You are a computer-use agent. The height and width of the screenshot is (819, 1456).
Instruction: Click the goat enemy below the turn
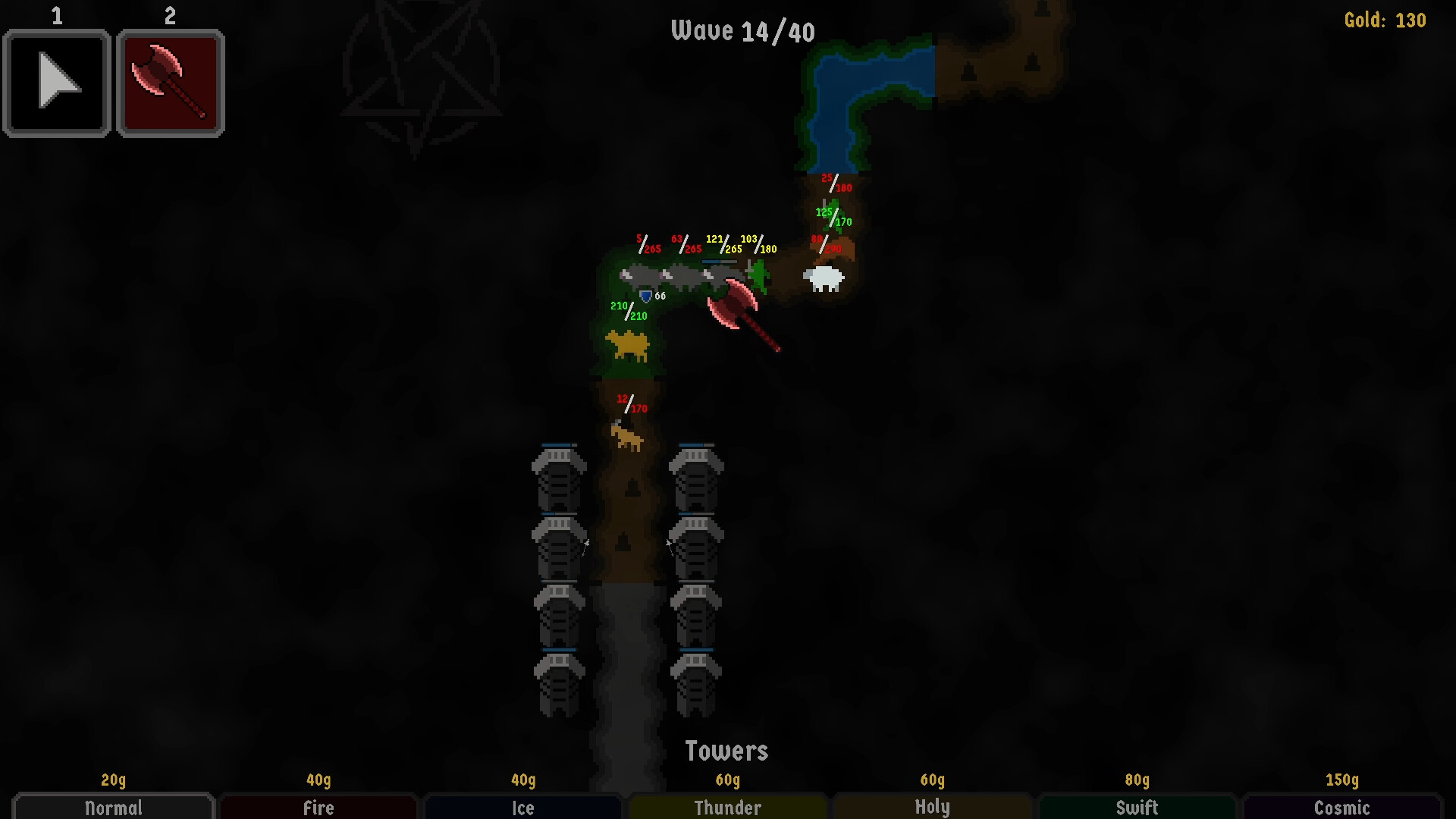click(626, 436)
